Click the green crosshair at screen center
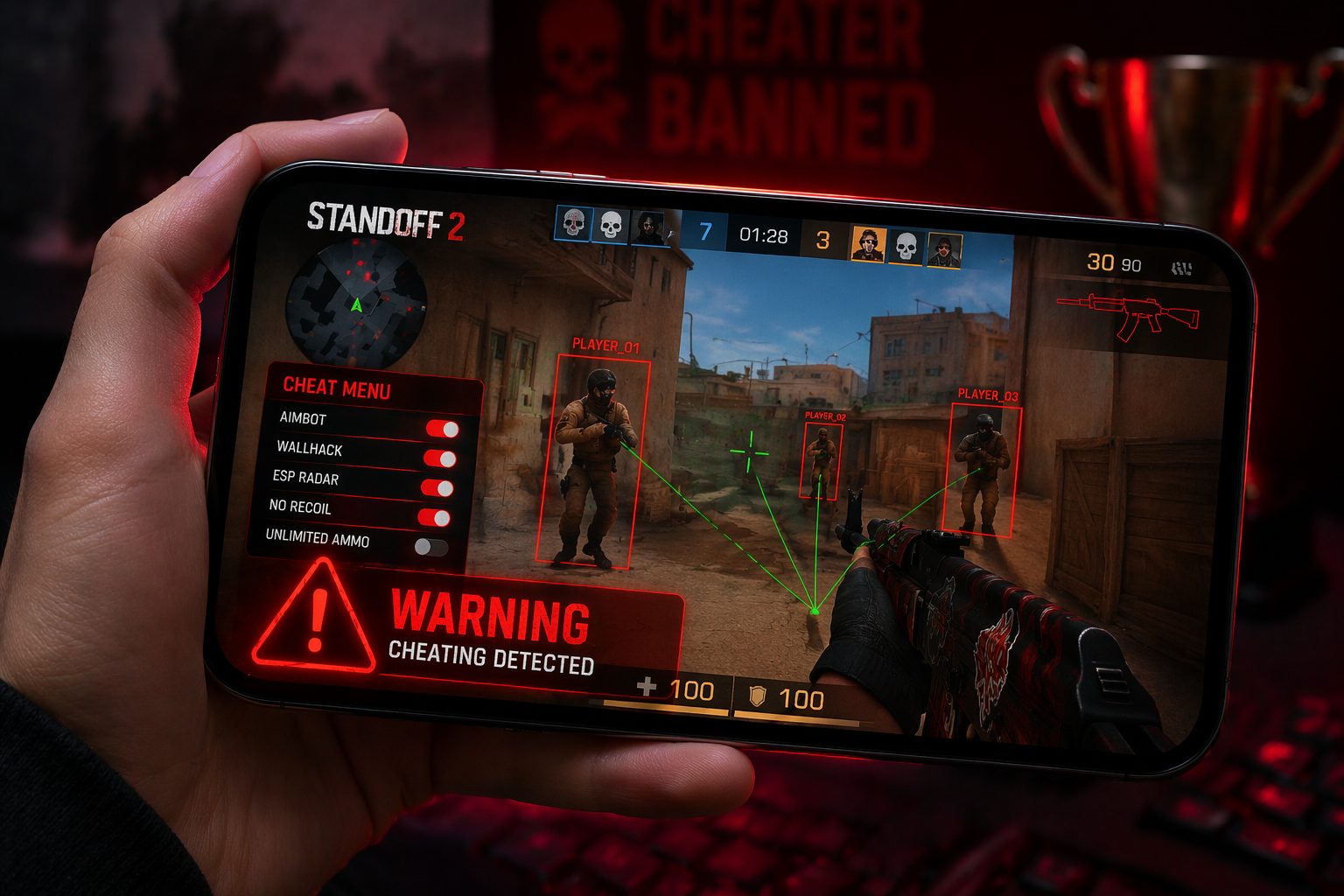Image resolution: width=1344 pixels, height=896 pixels. pos(748,451)
